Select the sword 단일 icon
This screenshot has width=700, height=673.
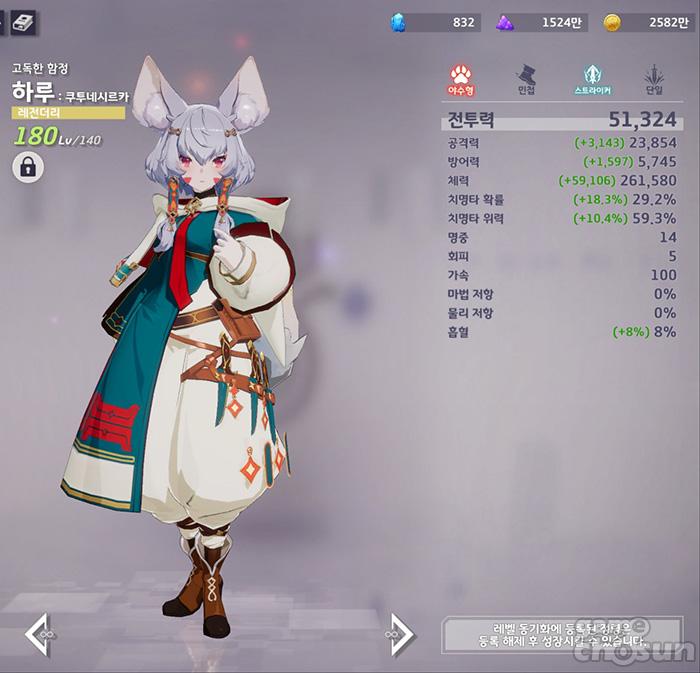(x=654, y=76)
